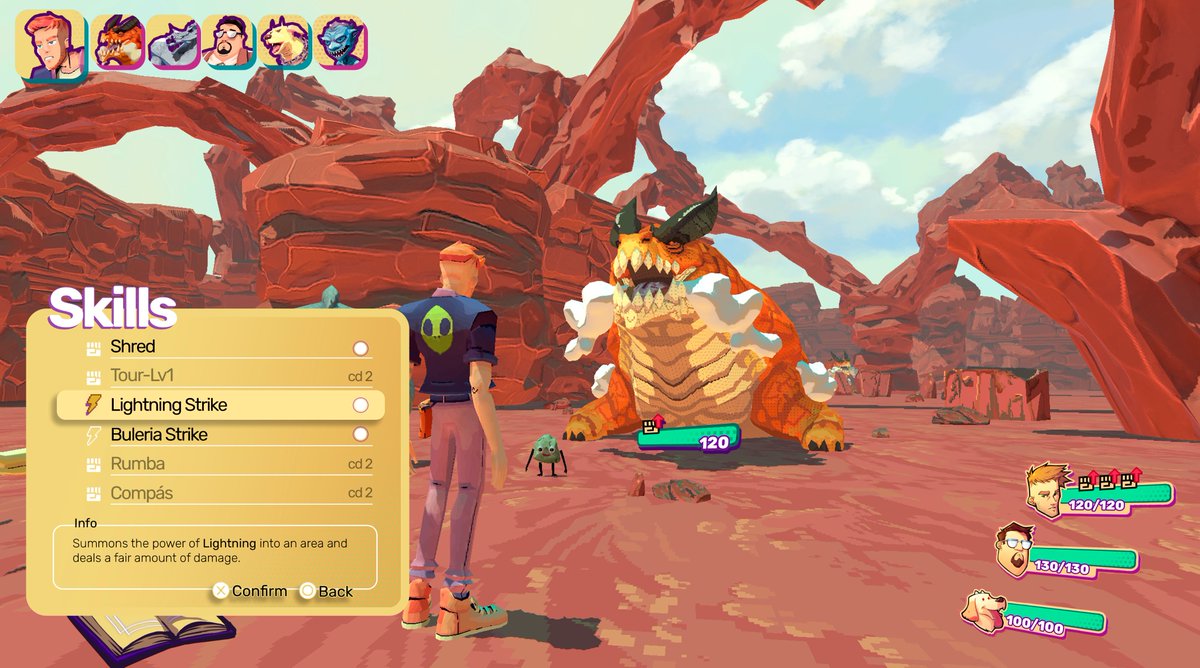The width and height of the screenshot is (1200, 668).
Task: Select the blue goblin turn order portrait
Action: (x=341, y=42)
